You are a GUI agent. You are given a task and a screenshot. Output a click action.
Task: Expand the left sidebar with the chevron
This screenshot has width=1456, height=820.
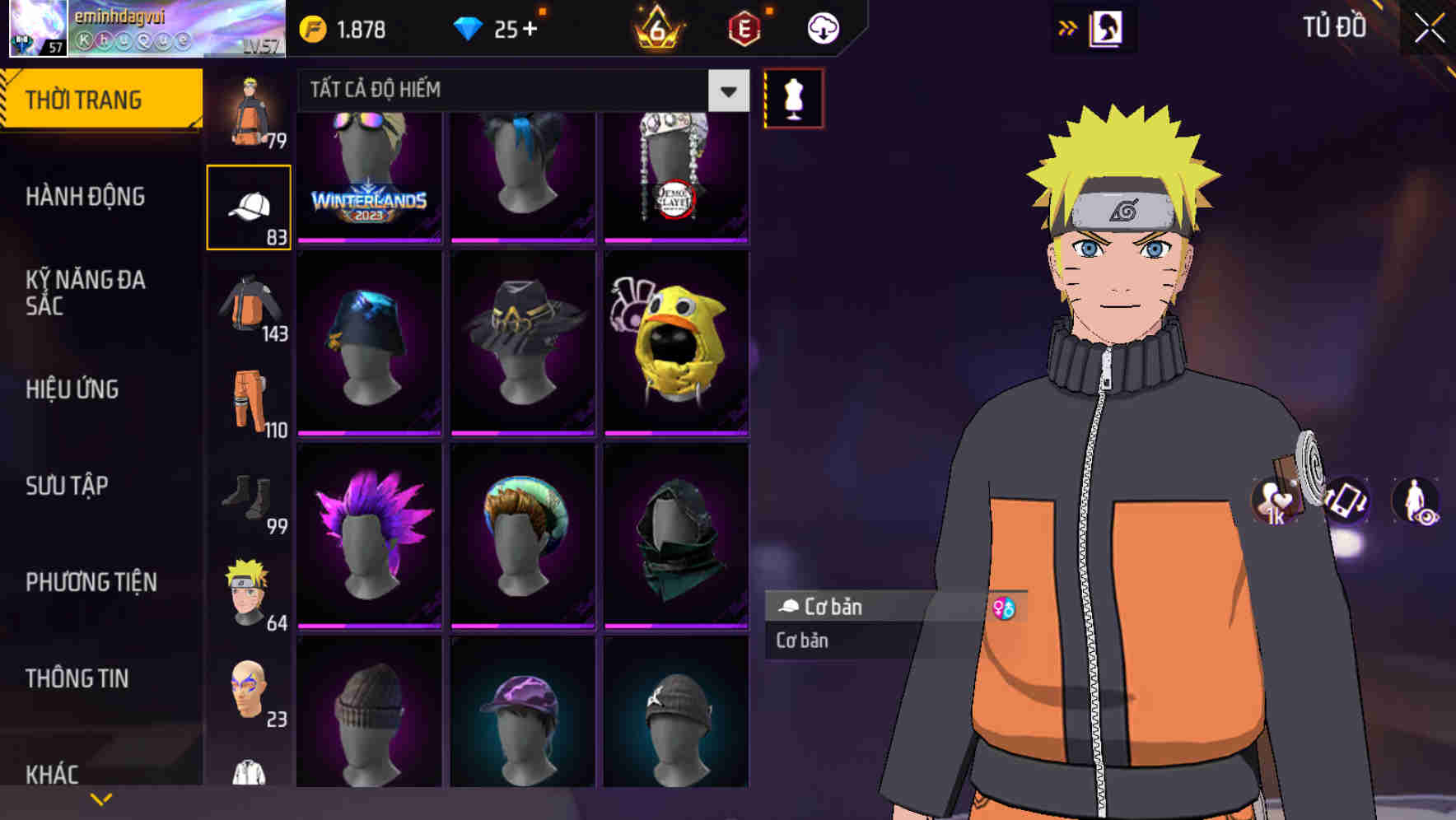[101, 798]
